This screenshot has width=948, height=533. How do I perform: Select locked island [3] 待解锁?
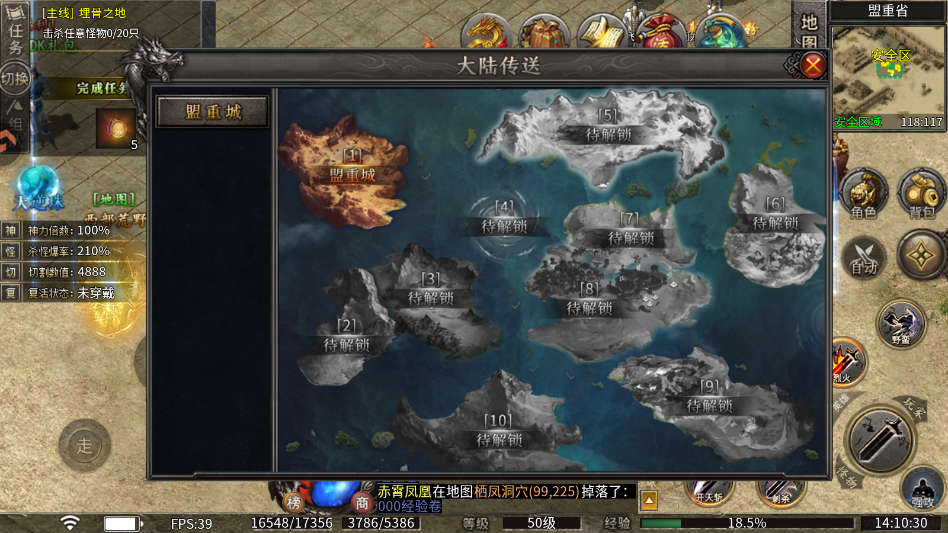430,290
